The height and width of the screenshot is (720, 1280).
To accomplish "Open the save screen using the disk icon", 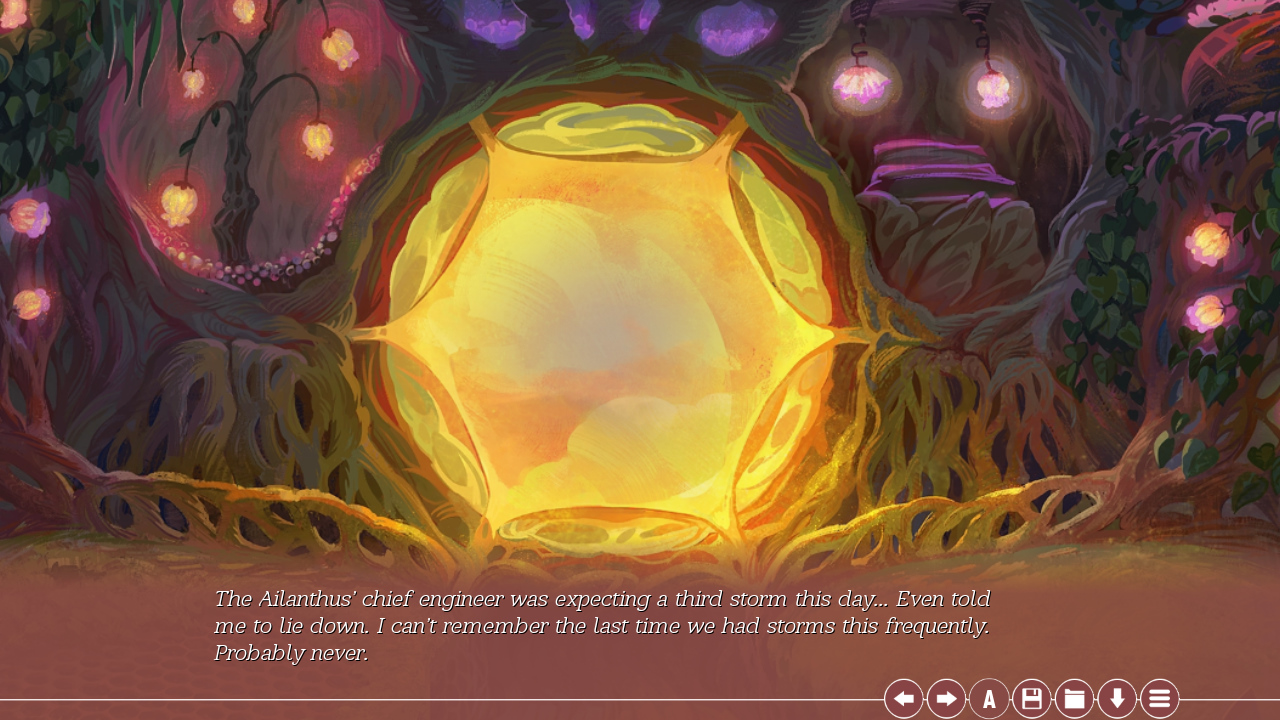I will tap(1031, 697).
